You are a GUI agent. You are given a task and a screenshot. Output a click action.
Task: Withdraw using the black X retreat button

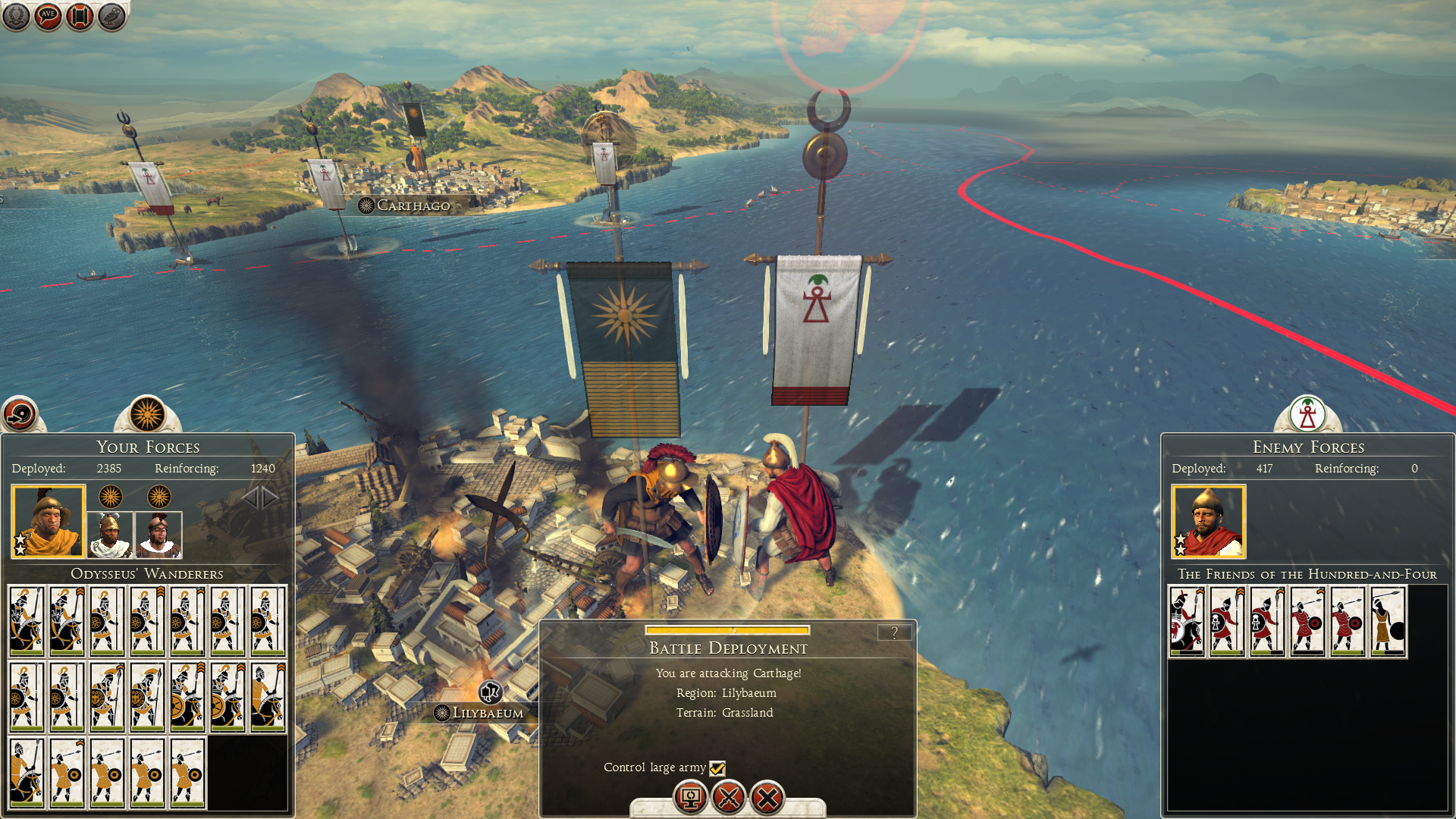pos(767,798)
